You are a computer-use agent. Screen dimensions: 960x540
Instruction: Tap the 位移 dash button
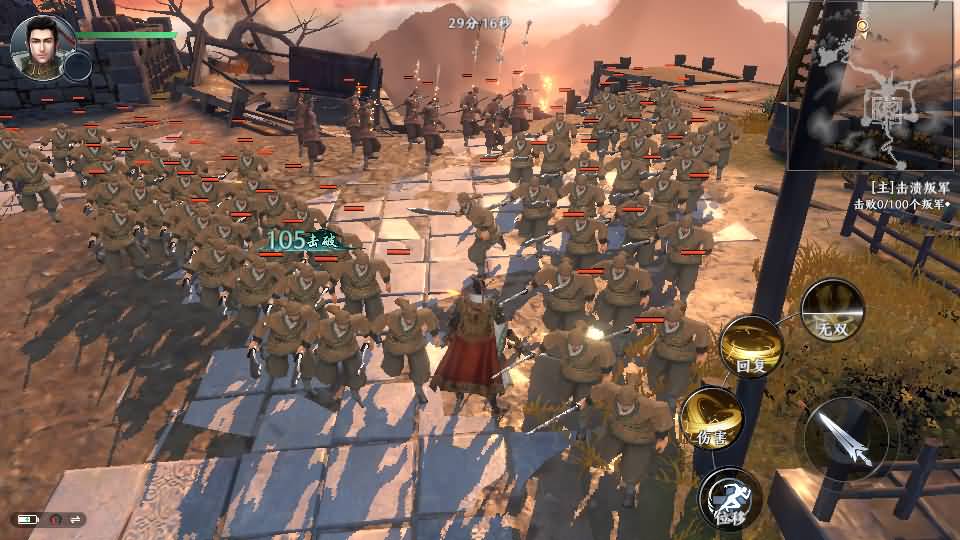730,497
